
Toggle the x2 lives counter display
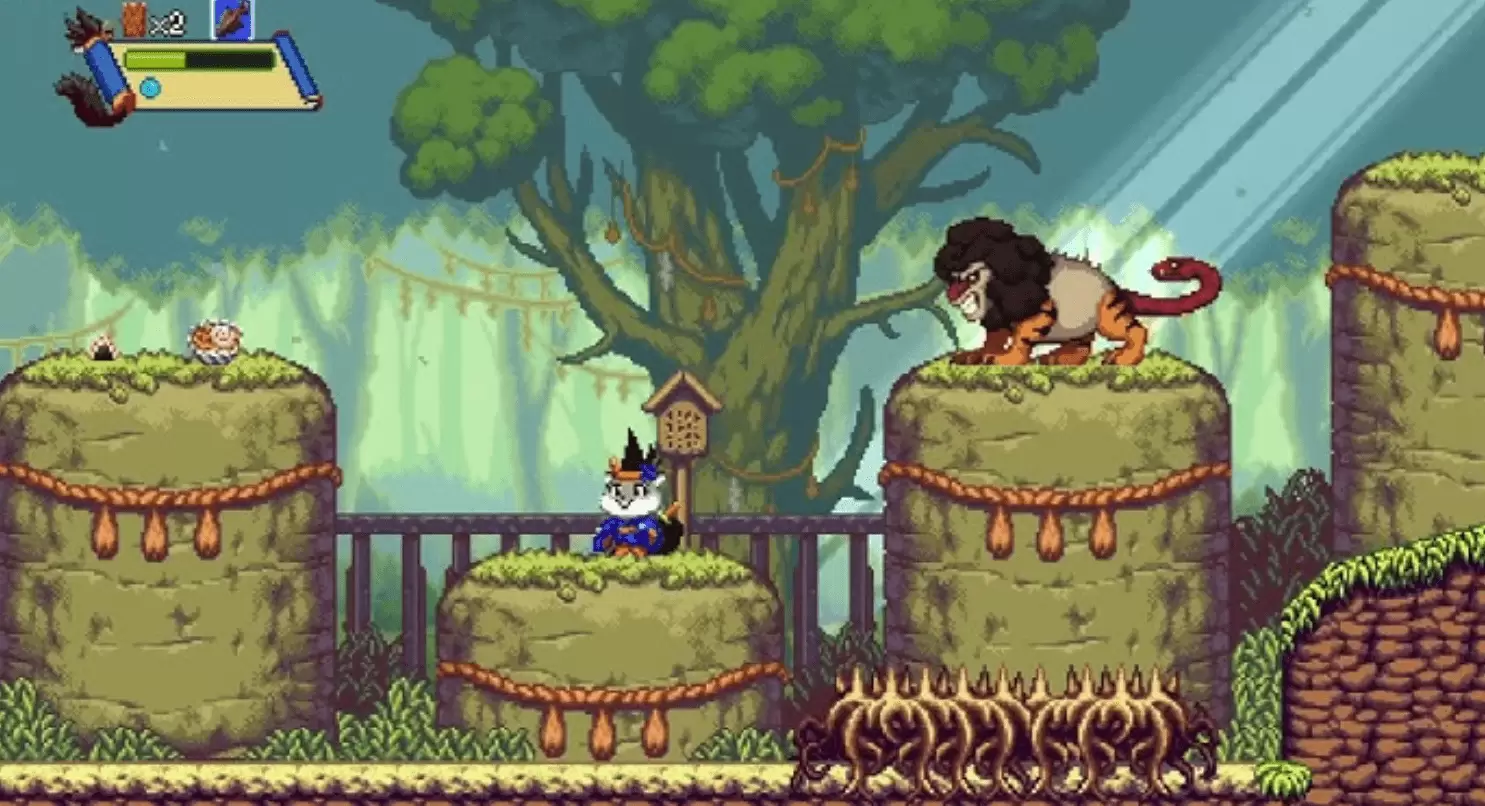(168, 22)
